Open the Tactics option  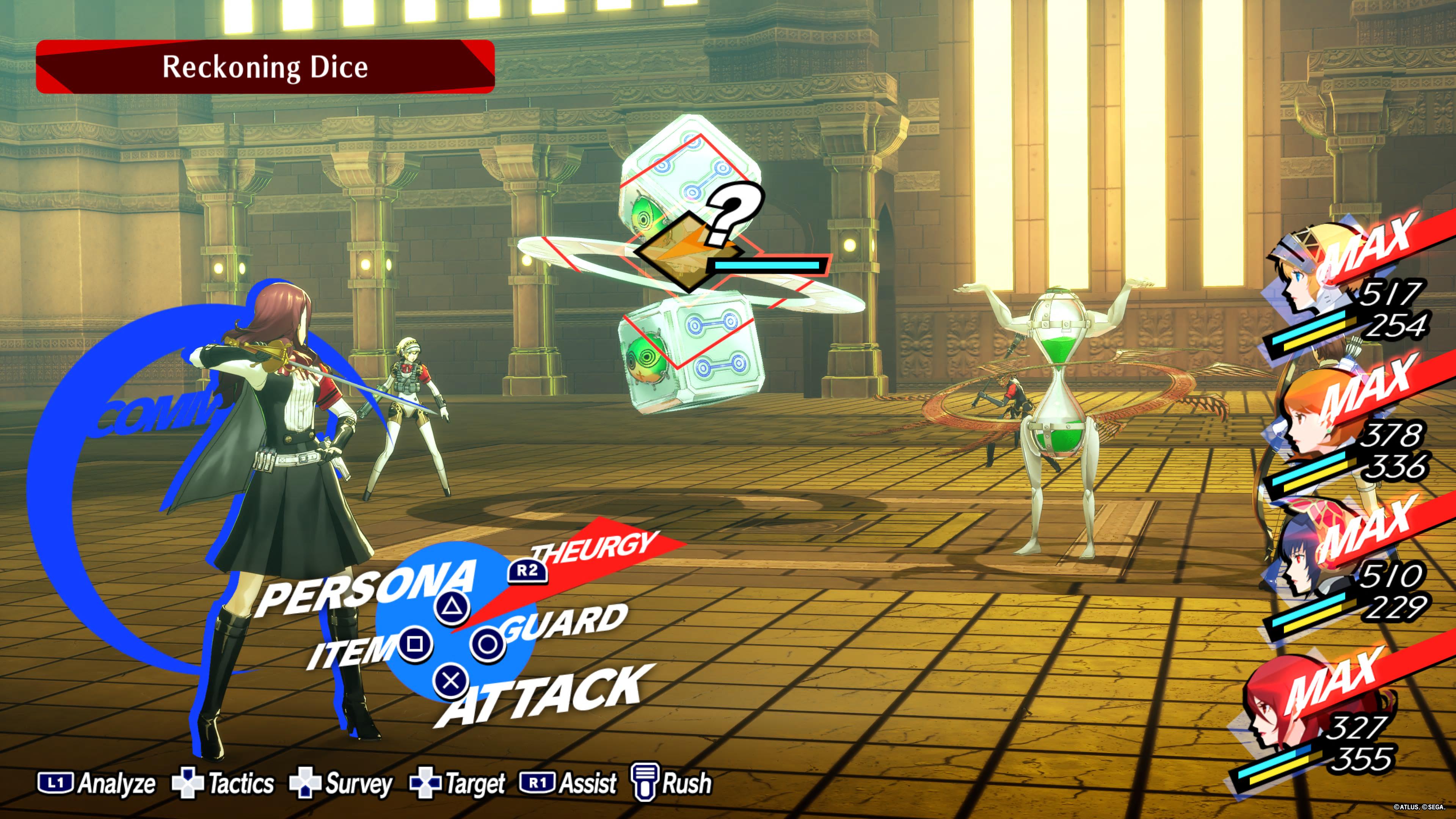(x=223, y=783)
